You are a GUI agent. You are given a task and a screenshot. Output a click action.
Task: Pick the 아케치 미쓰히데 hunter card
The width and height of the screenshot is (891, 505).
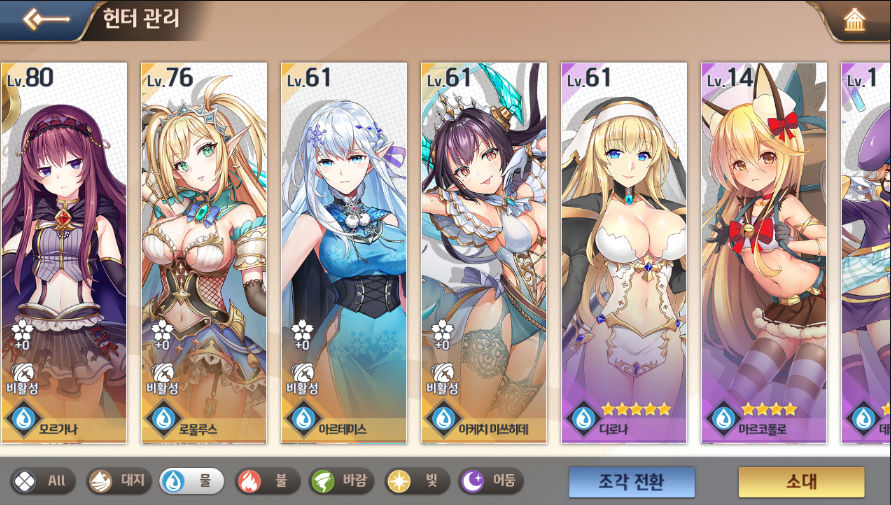coord(484,250)
